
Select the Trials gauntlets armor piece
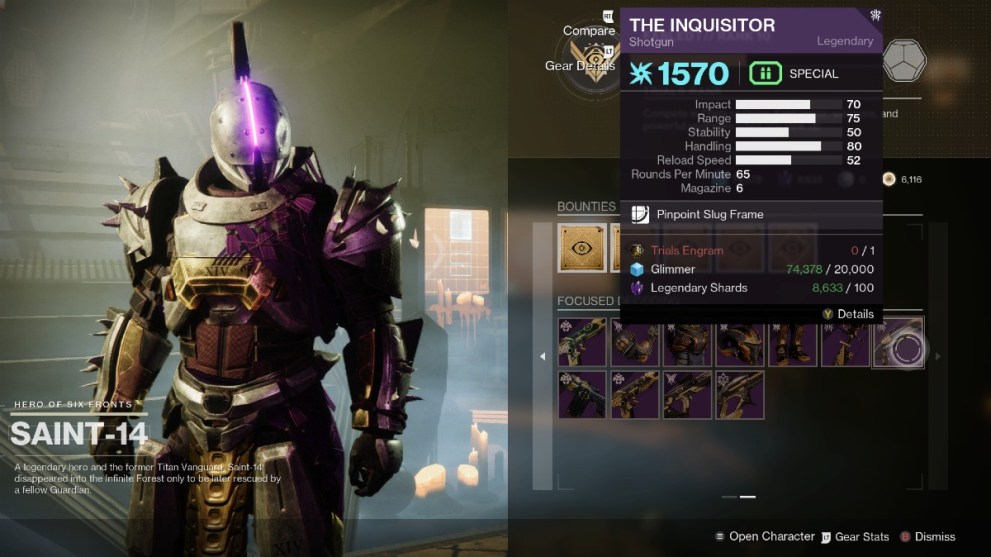point(635,343)
